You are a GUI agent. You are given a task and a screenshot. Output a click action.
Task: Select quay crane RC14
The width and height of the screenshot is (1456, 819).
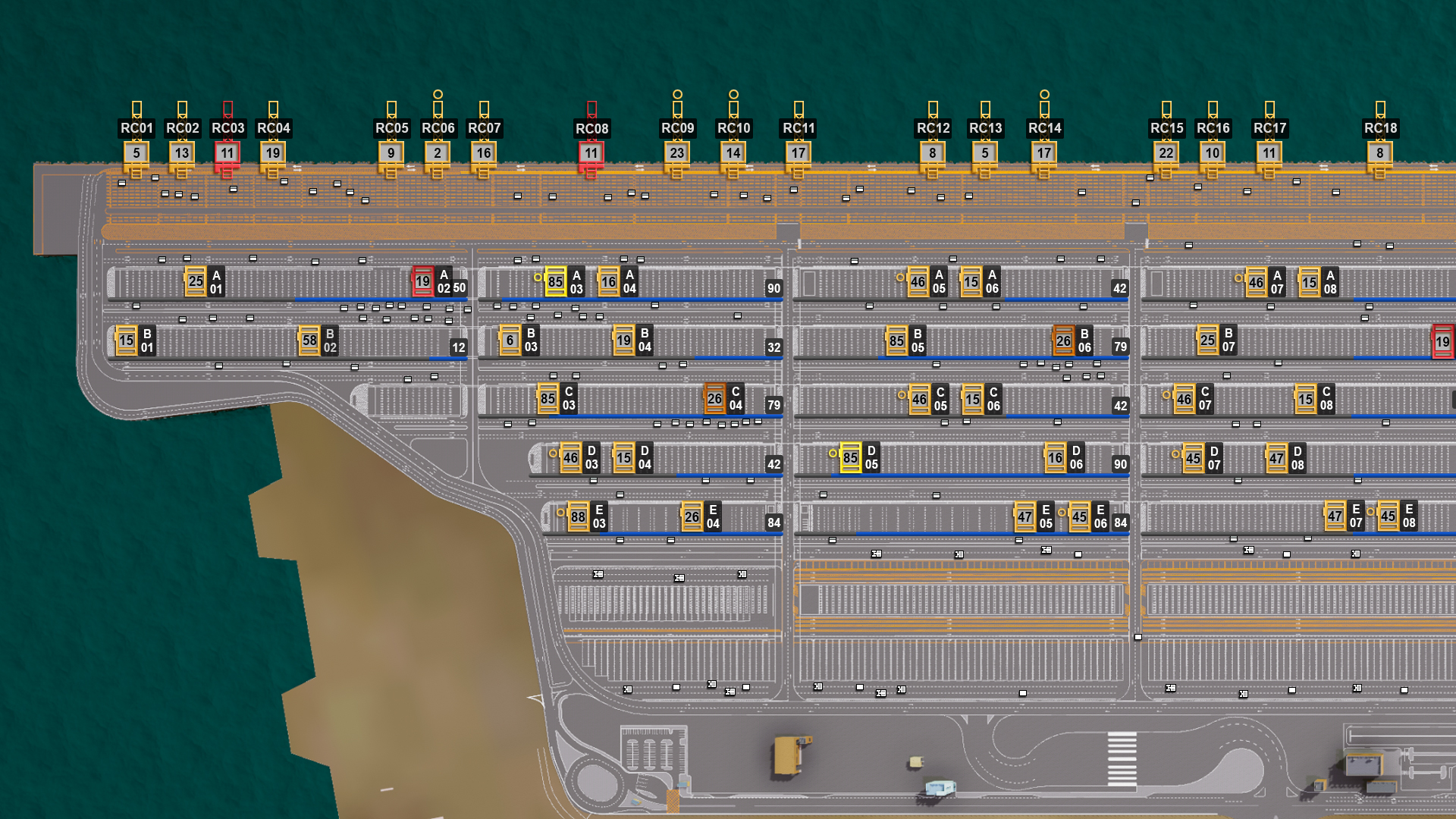click(1044, 153)
